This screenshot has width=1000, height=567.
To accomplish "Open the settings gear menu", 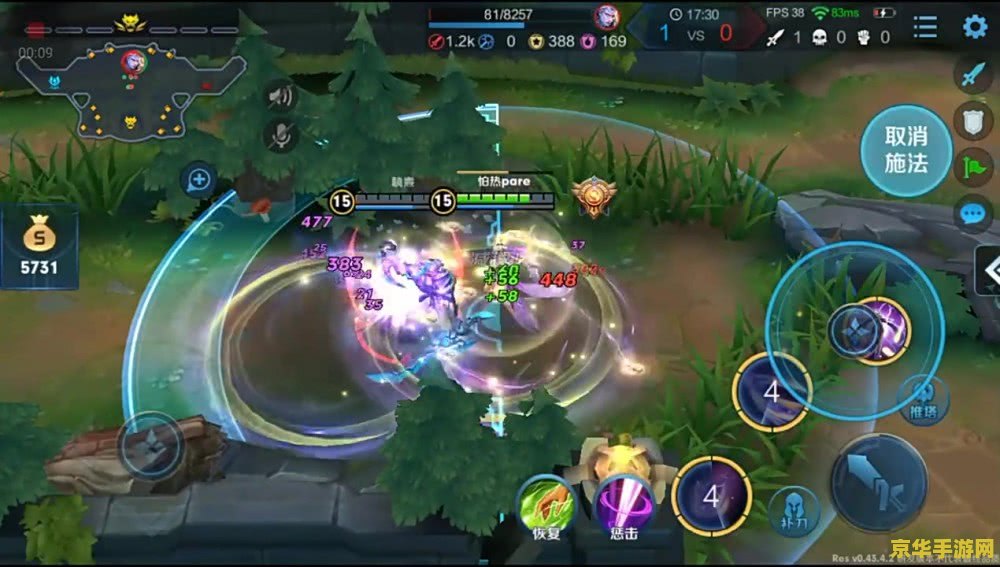I will click(974, 27).
